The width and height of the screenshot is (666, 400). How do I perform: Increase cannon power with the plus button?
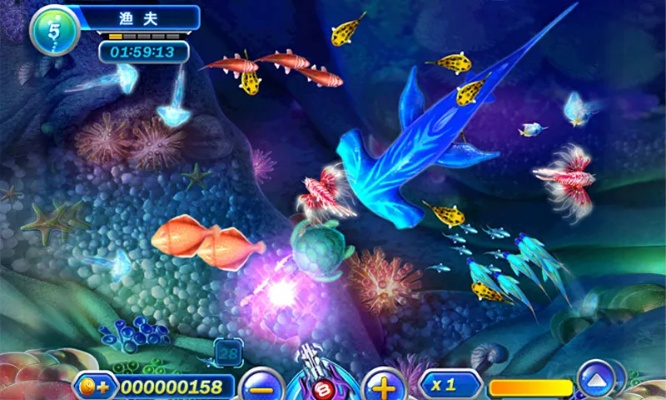(x=382, y=384)
